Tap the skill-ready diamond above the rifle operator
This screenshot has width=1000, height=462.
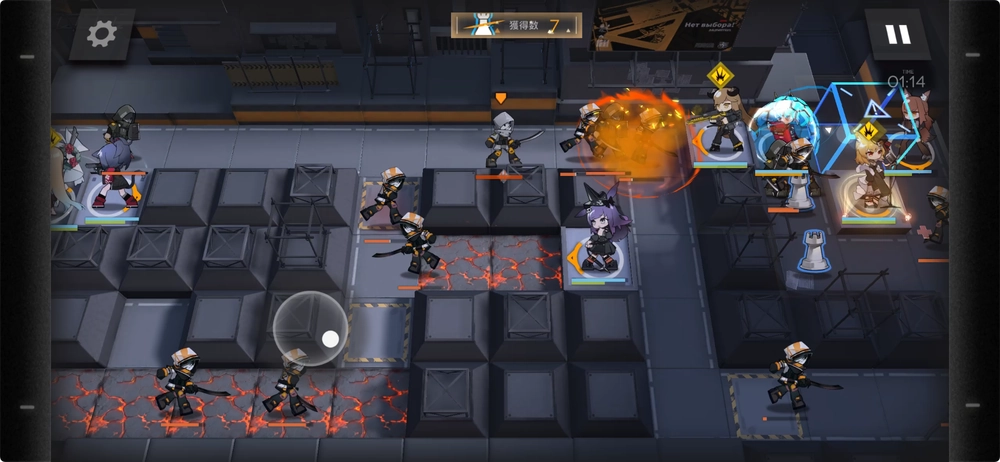[x=720, y=75]
